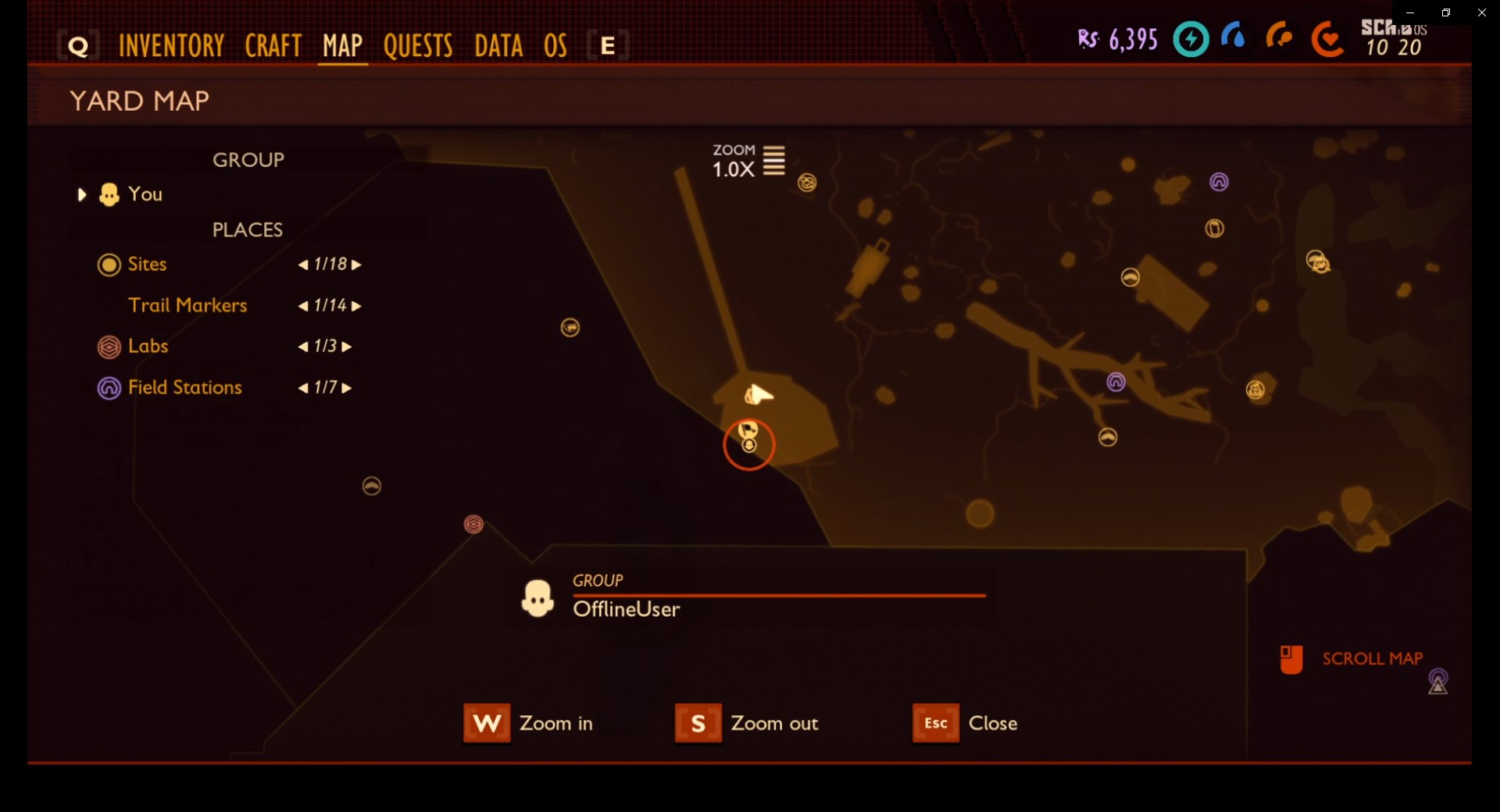Image resolution: width=1500 pixels, height=812 pixels.
Task: Click the E shortcut icon in the header
Action: pos(607,45)
